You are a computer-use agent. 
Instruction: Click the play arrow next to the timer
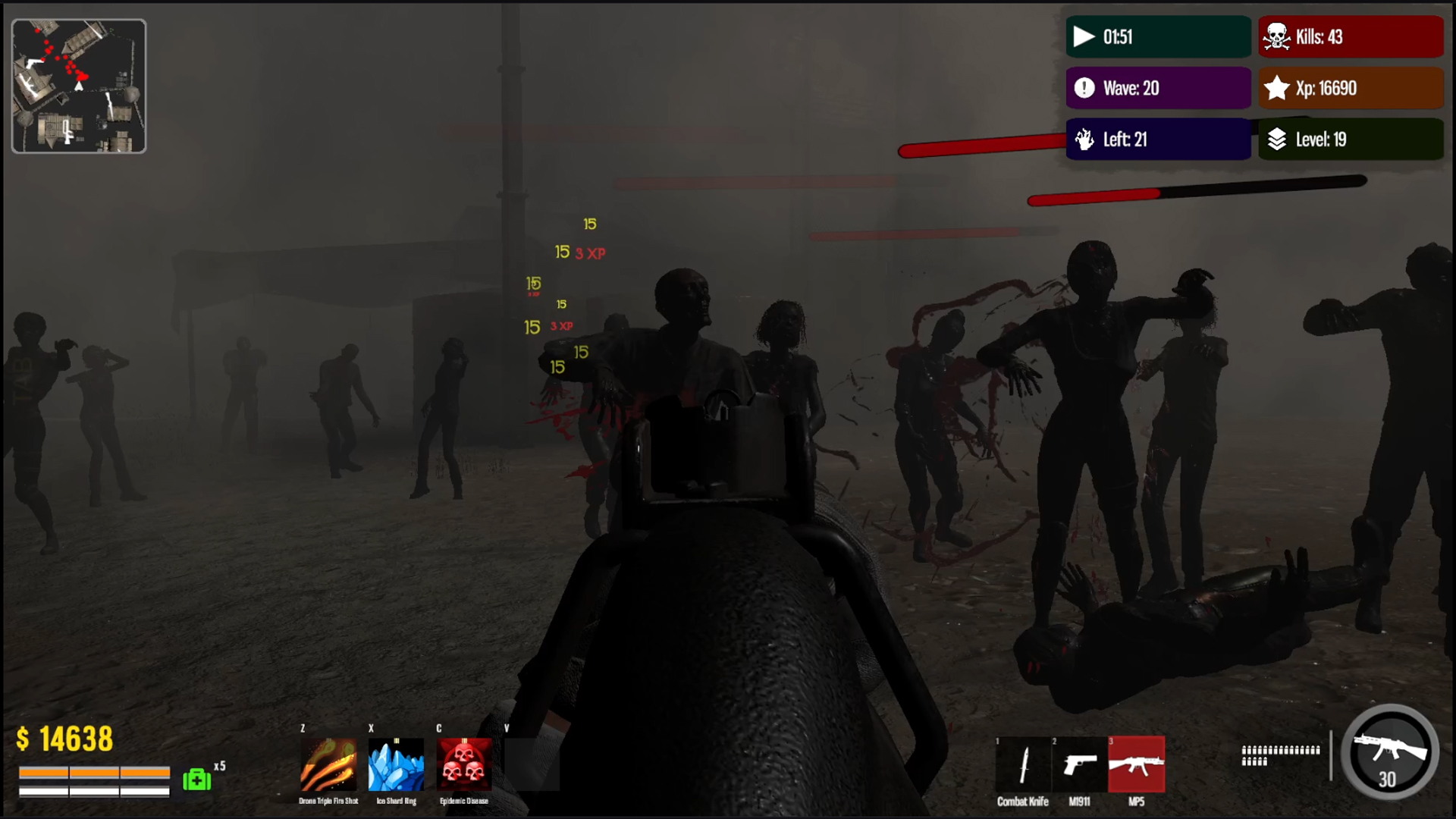[x=1084, y=36]
